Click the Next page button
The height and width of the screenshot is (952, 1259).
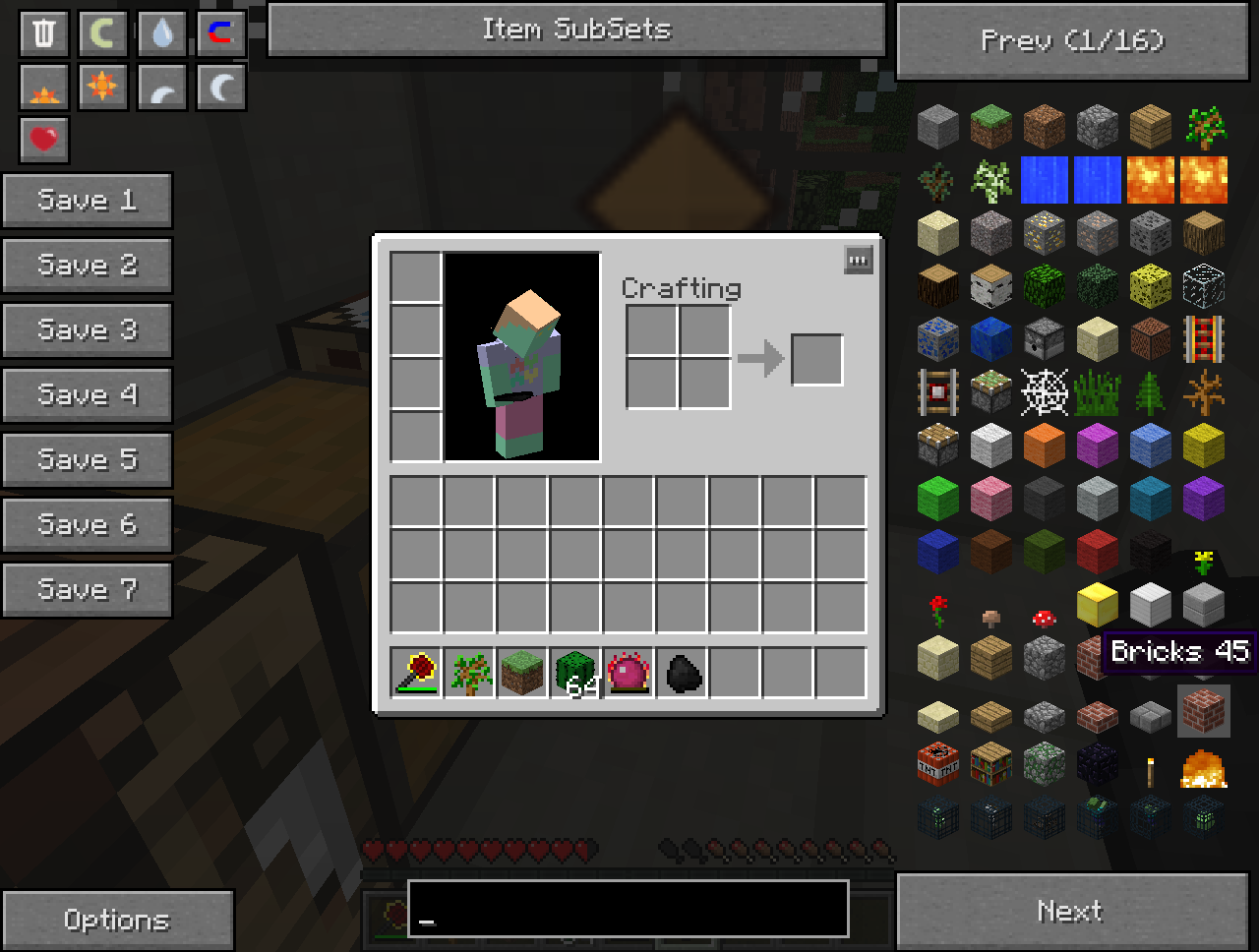(1072, 911)
